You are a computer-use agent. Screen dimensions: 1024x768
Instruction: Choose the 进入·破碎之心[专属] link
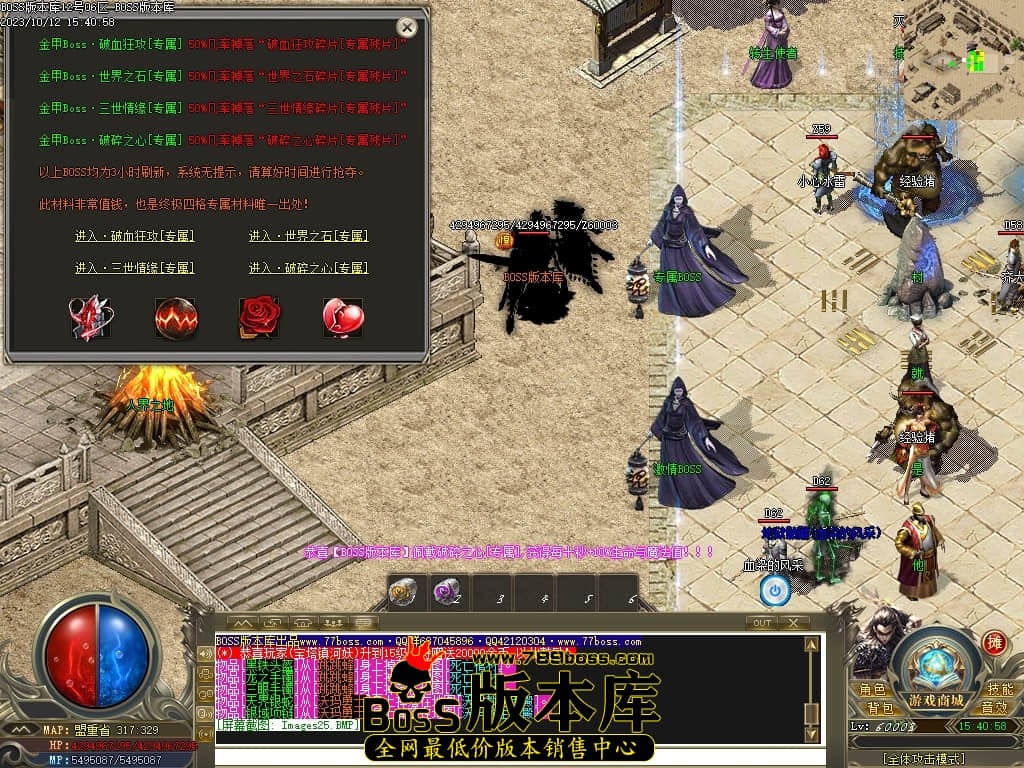click(x=308, y=268)
